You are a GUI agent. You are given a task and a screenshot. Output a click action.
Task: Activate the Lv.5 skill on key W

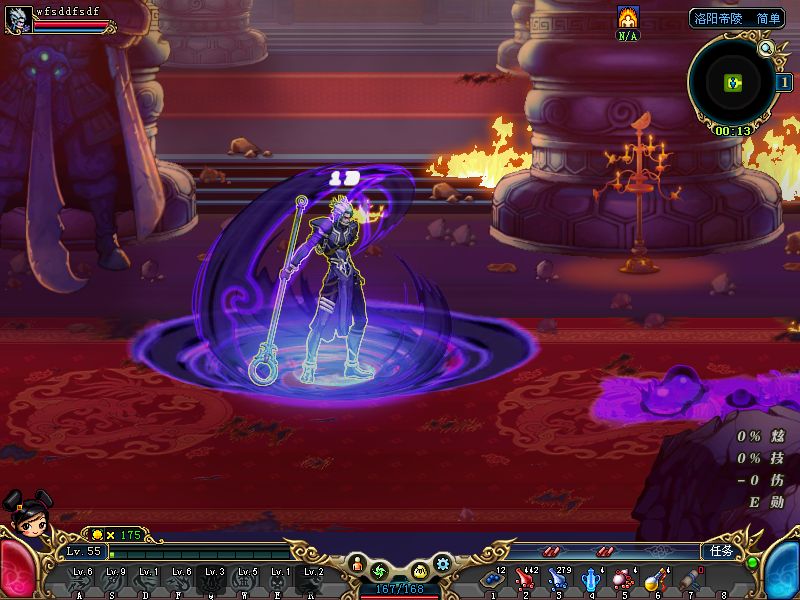tap(247, 580)
